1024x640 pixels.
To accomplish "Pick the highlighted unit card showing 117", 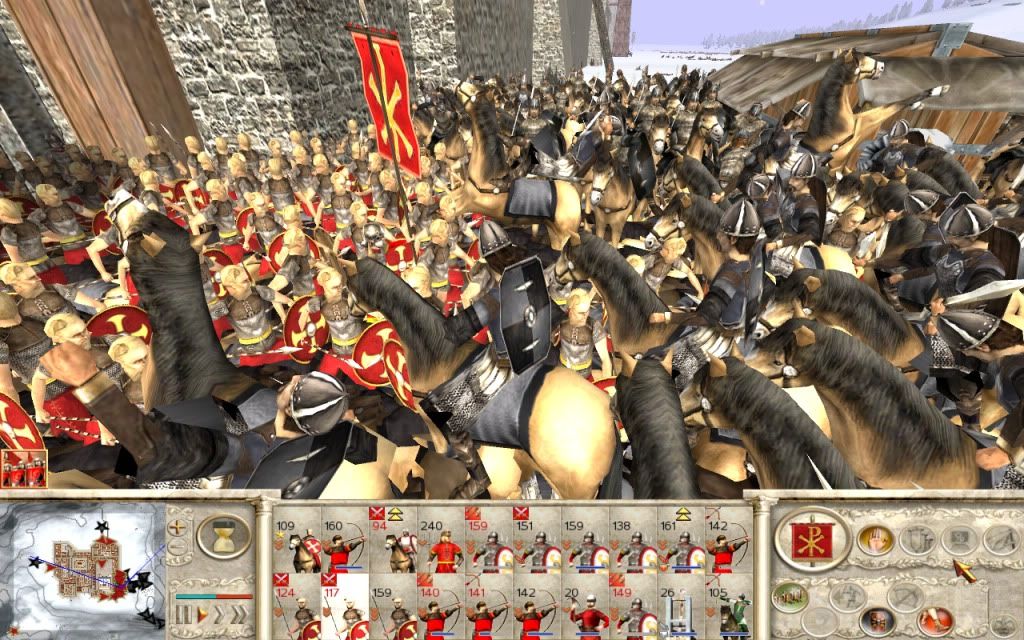I will click(x=344, y=608).
